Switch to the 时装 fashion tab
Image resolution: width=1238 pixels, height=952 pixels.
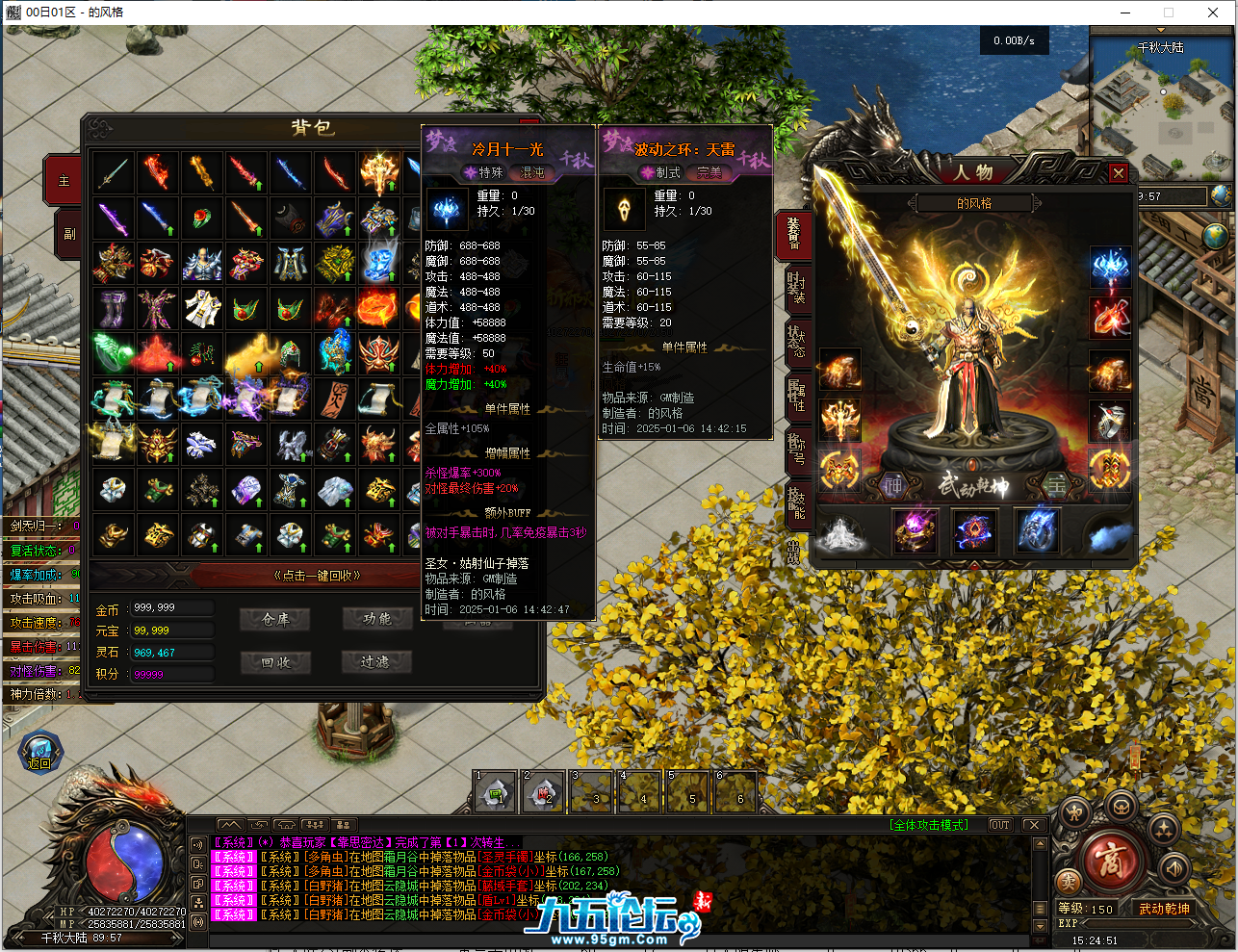tap(795, 287)
